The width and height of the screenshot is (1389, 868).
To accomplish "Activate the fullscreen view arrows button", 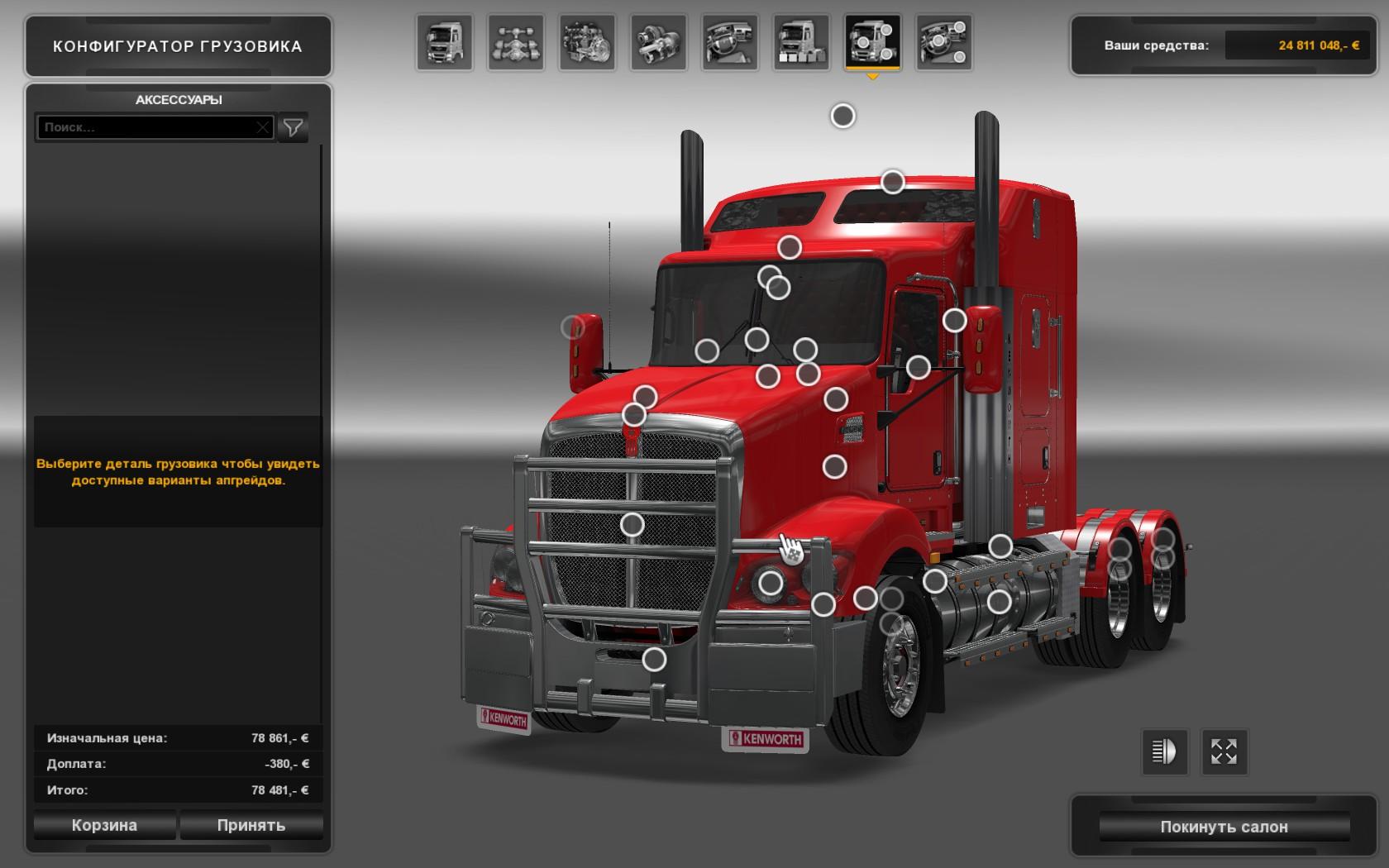I will 1224,751.
